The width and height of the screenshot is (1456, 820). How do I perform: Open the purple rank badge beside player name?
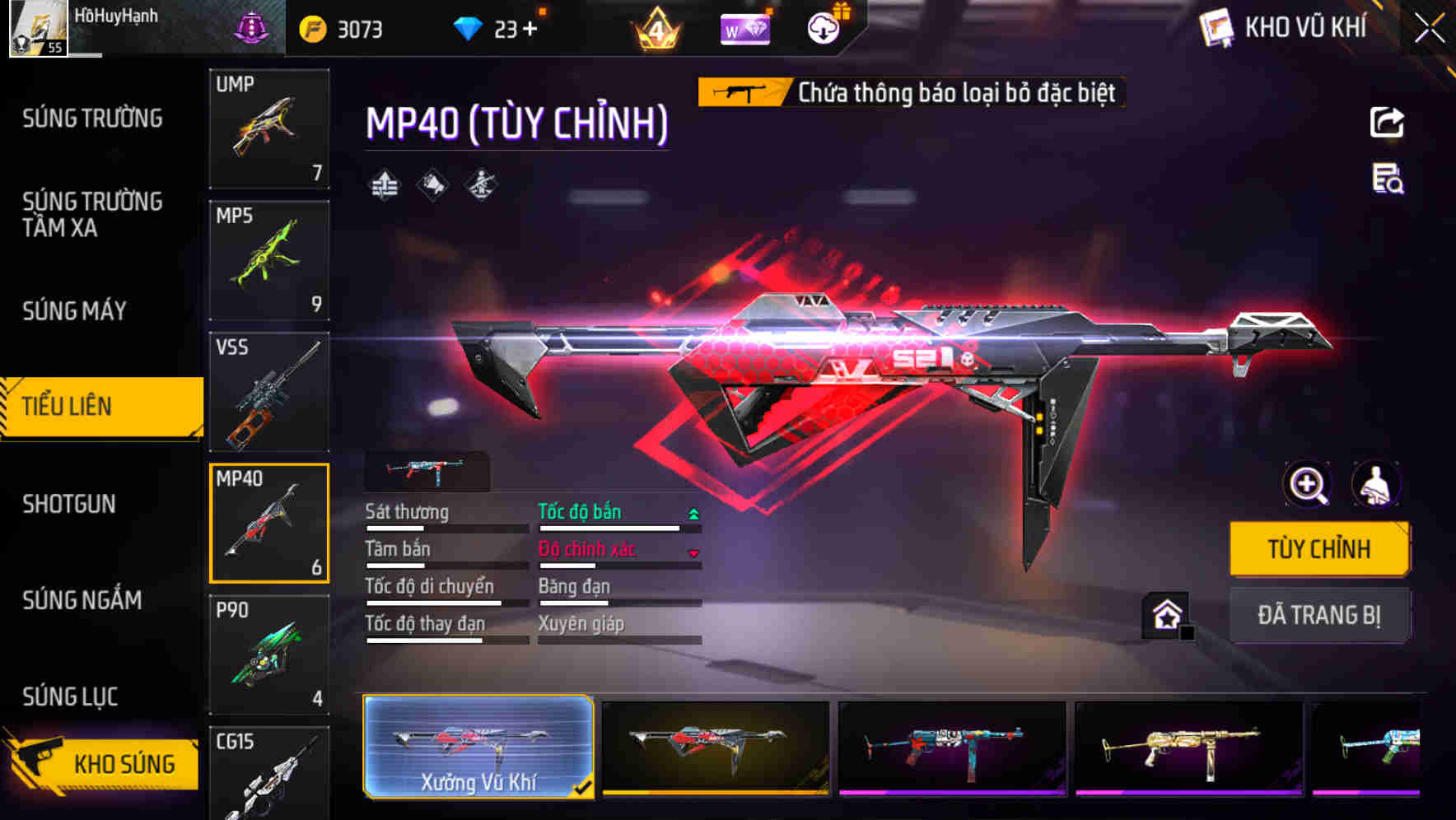pyautogui.click(x=254, y=27)
